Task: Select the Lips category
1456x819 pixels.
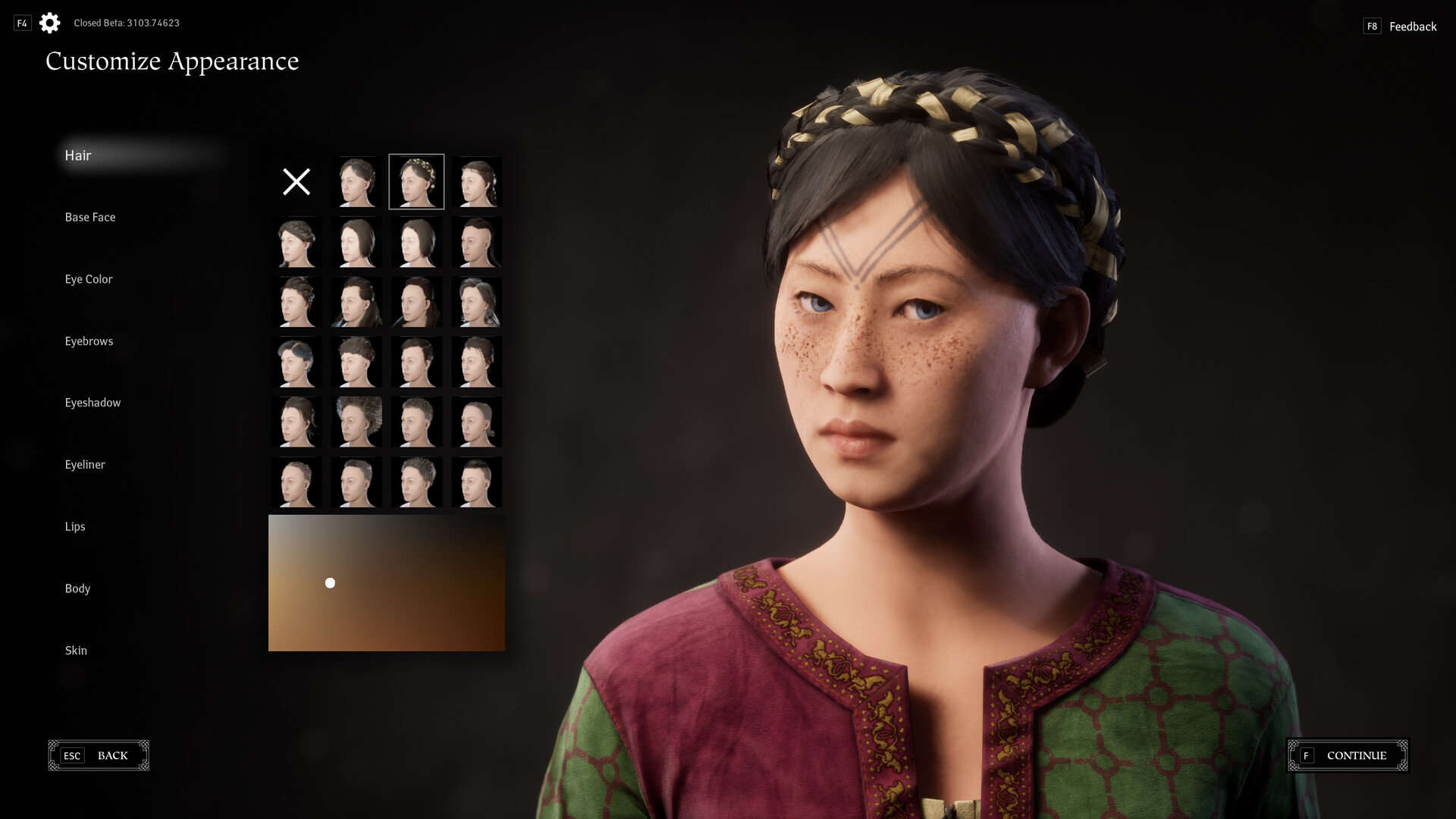Action: point(75,526)
